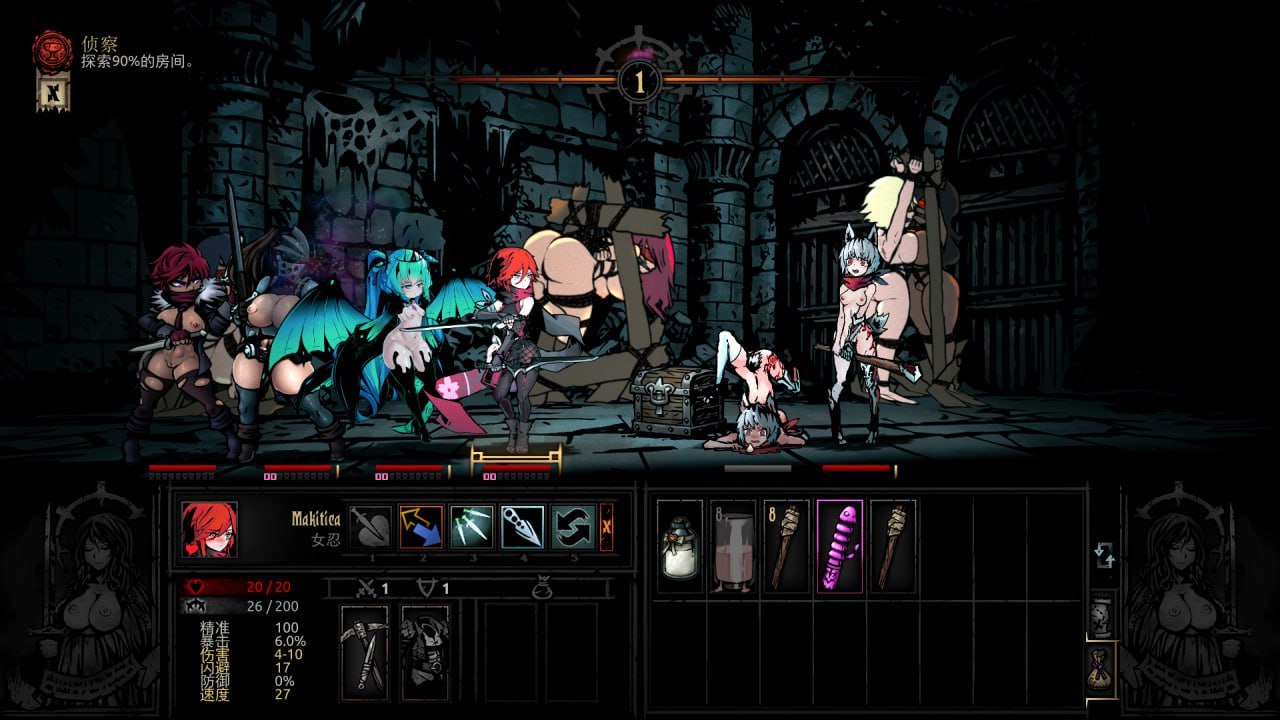Click the orange X pass-turn button
The height and width of the screenshot is (720, 1280).
(607, 527)
